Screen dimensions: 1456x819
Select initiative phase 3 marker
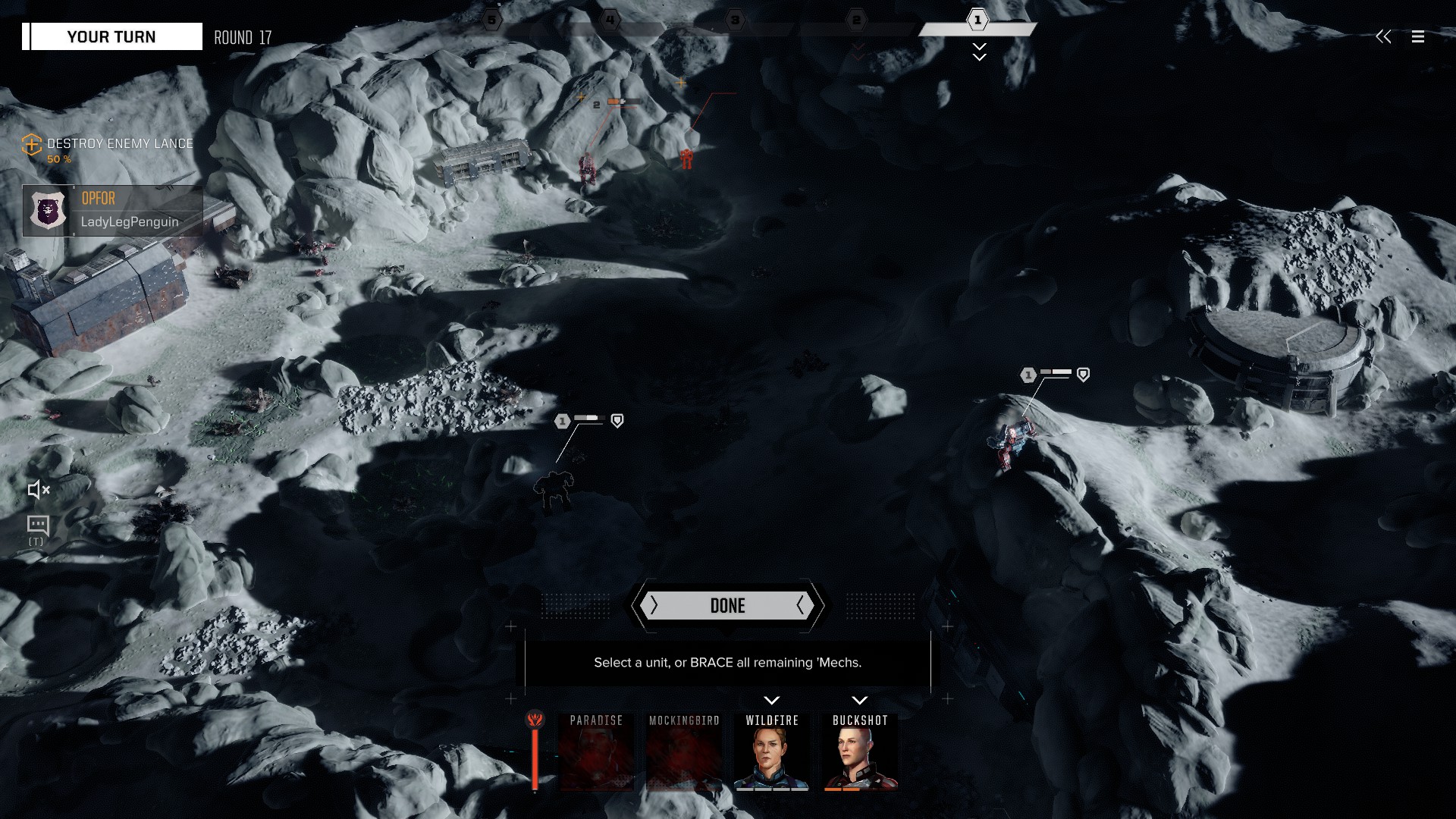[x=735, y=20]
